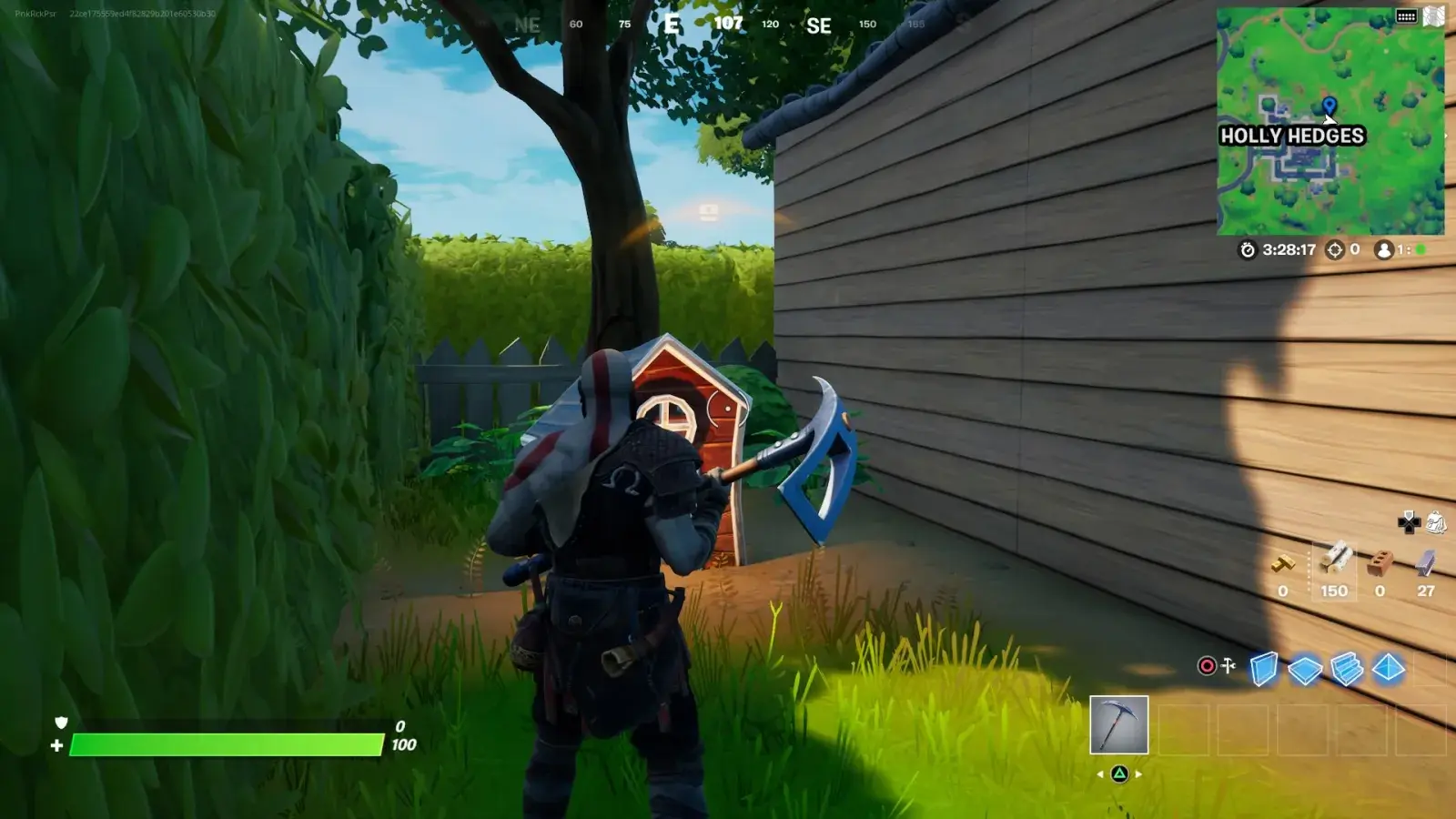Click the match timer stopwatch icon
The width and height of the screenshot is (1456, 819).
pos(1248,248)
